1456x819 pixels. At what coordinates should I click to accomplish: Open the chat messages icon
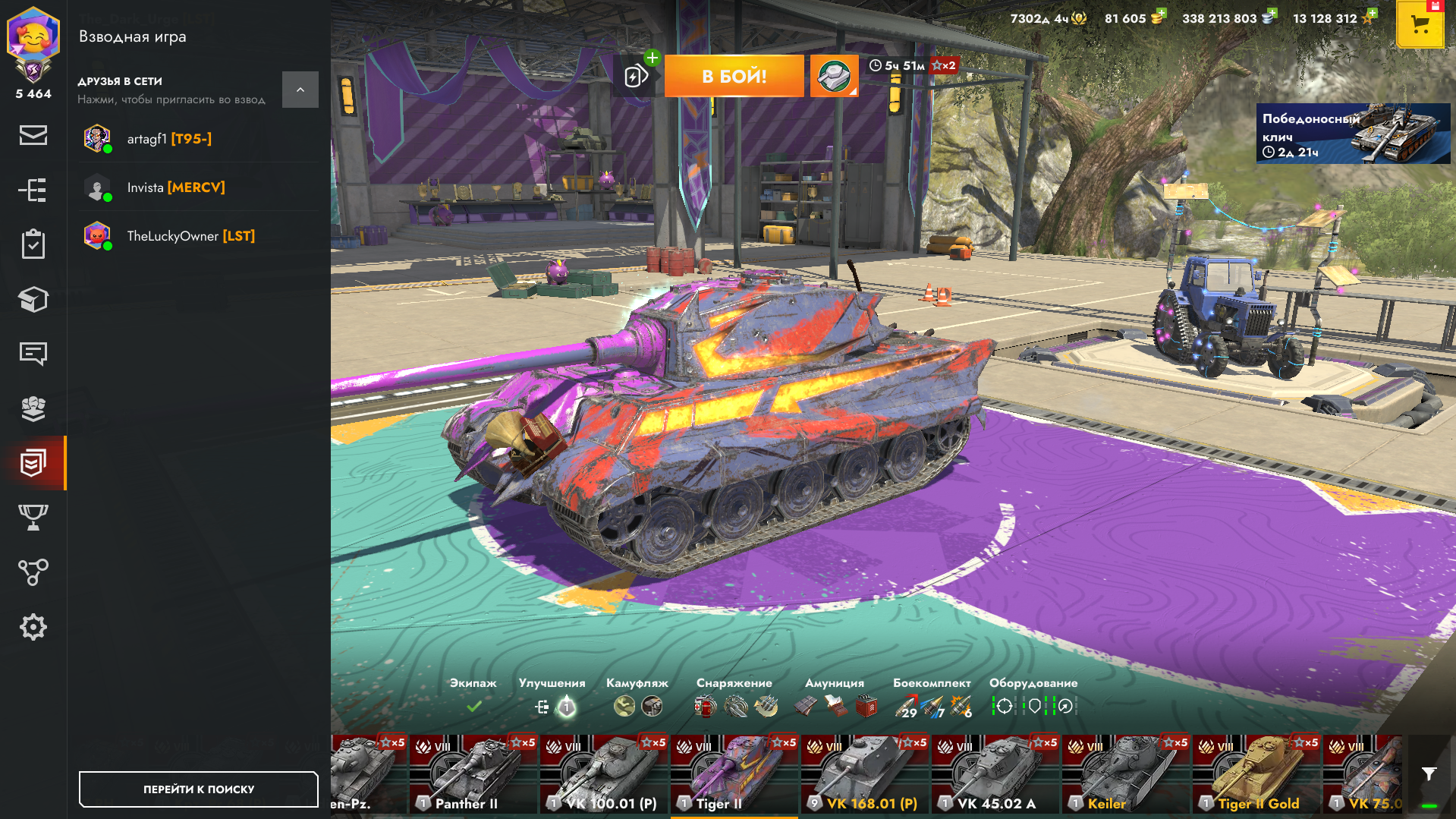(33, 354)
